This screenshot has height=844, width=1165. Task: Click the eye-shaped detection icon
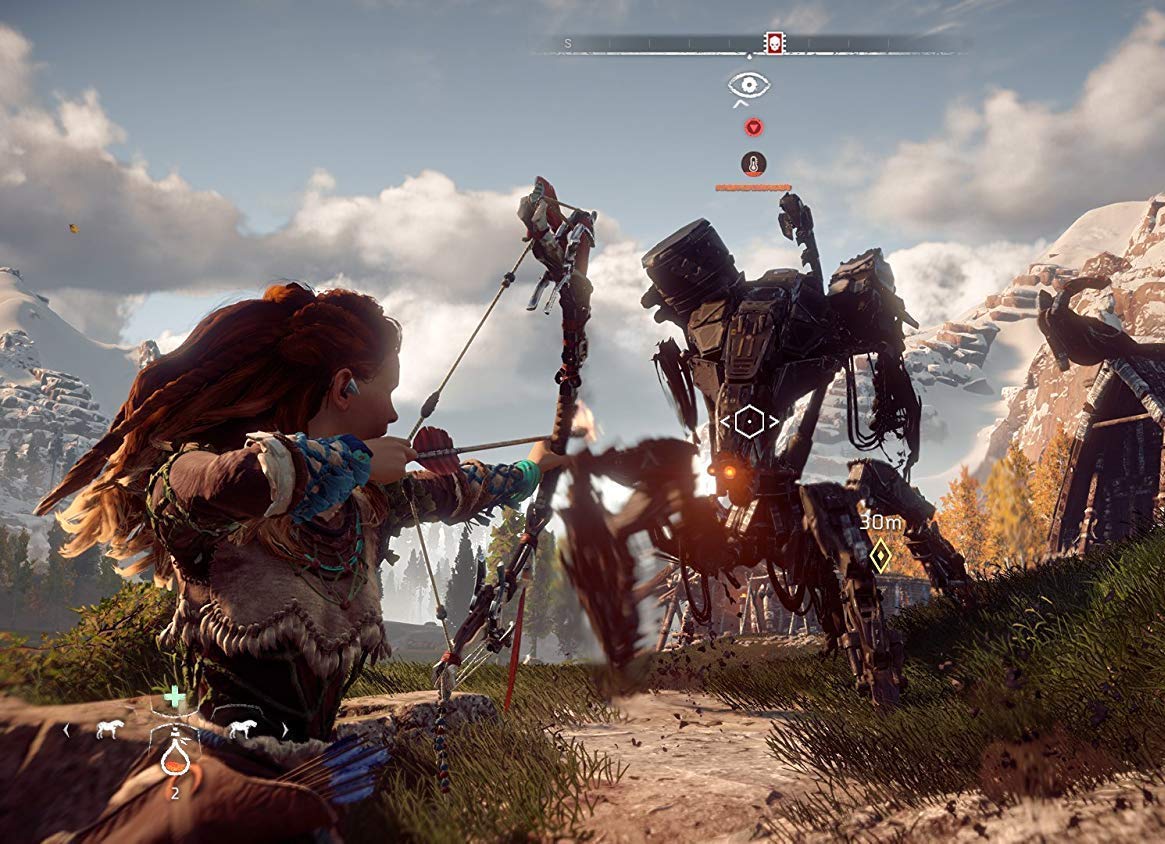tap(749, 85)
